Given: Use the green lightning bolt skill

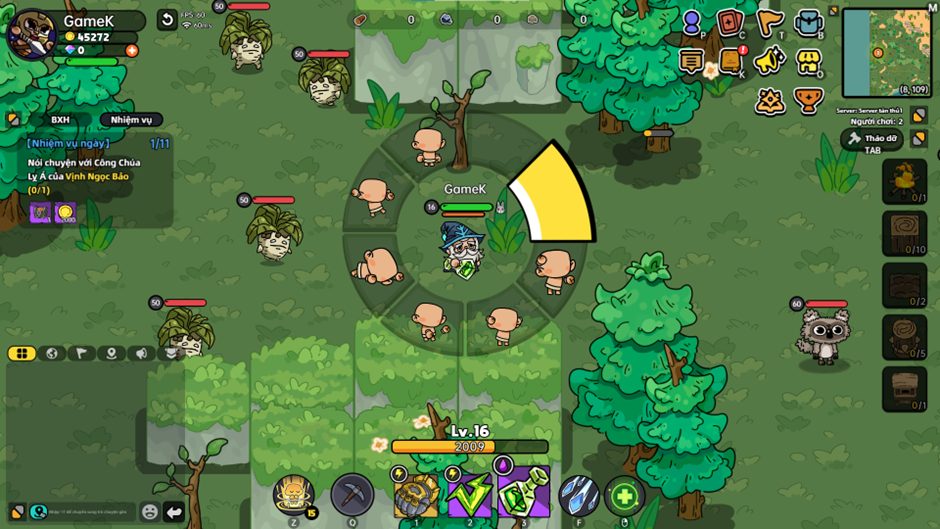Looking at the screenshot, I should [x=467, y=495].
